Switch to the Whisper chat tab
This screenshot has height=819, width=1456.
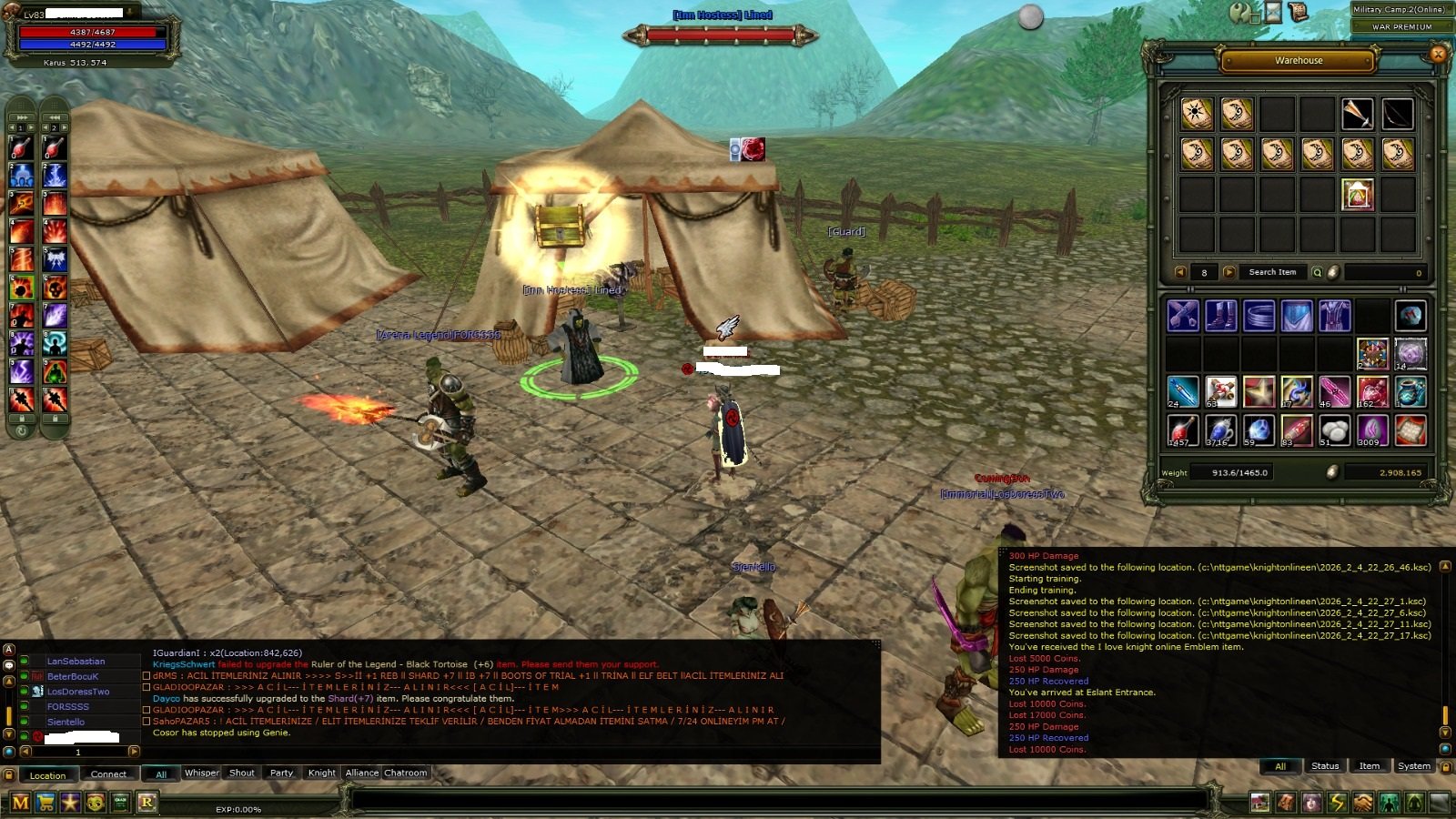coord(202,773)
